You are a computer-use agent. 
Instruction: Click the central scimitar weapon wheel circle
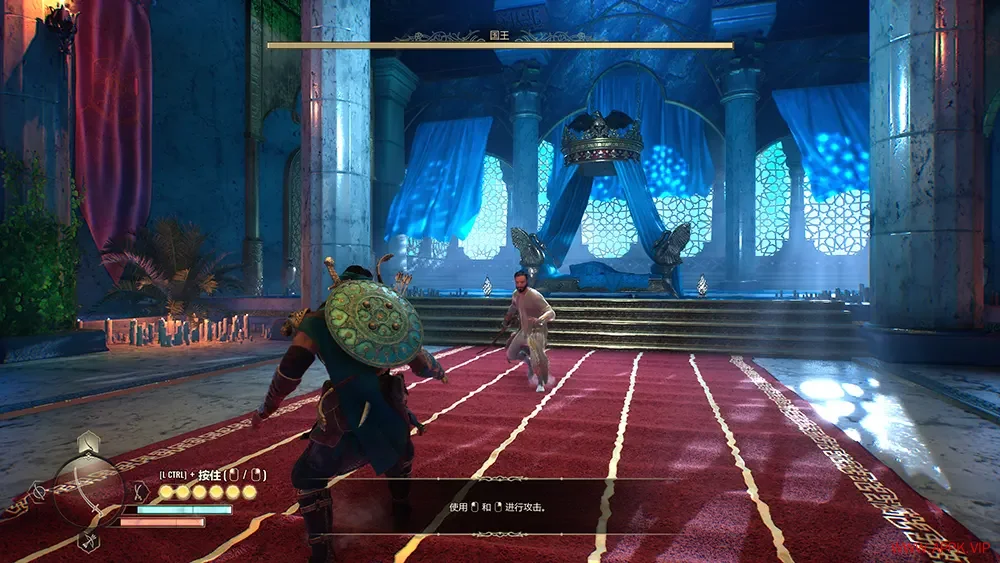click(89, 491)
